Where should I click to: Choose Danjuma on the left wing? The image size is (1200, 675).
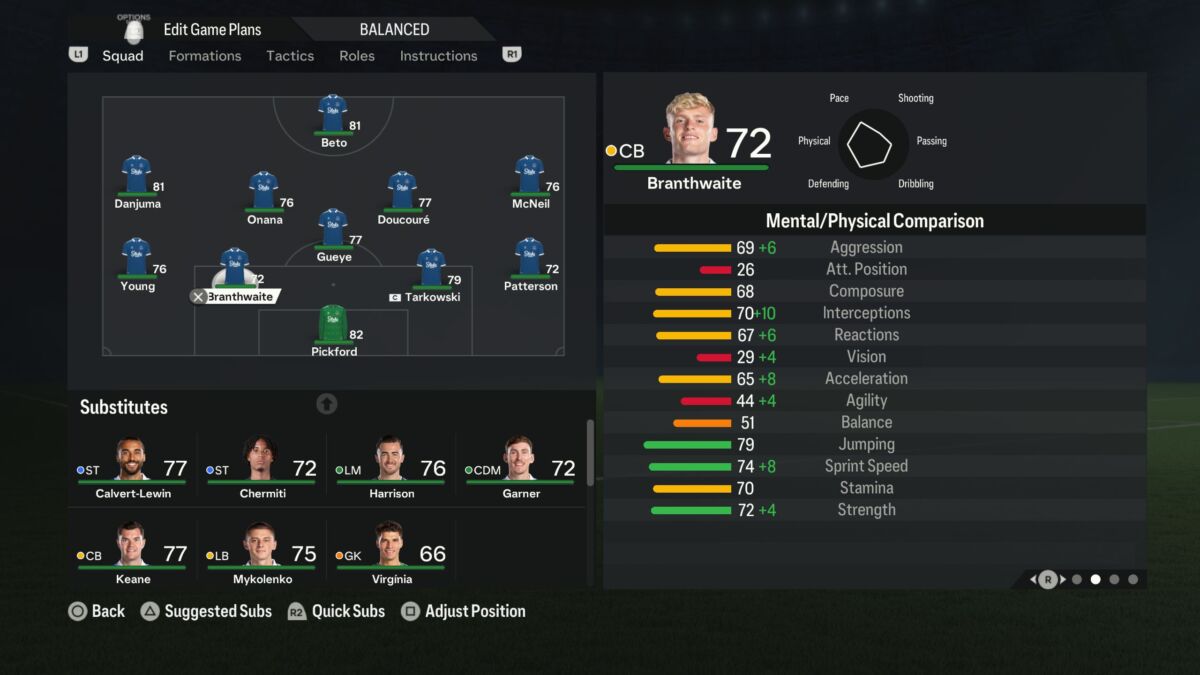[137, 178]
